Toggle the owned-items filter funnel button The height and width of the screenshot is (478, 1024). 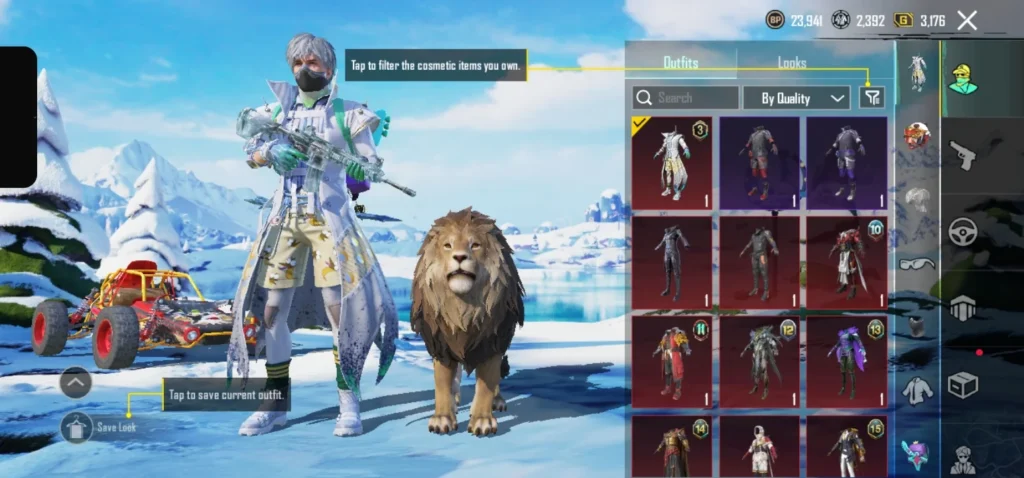(x=872, y=97)
